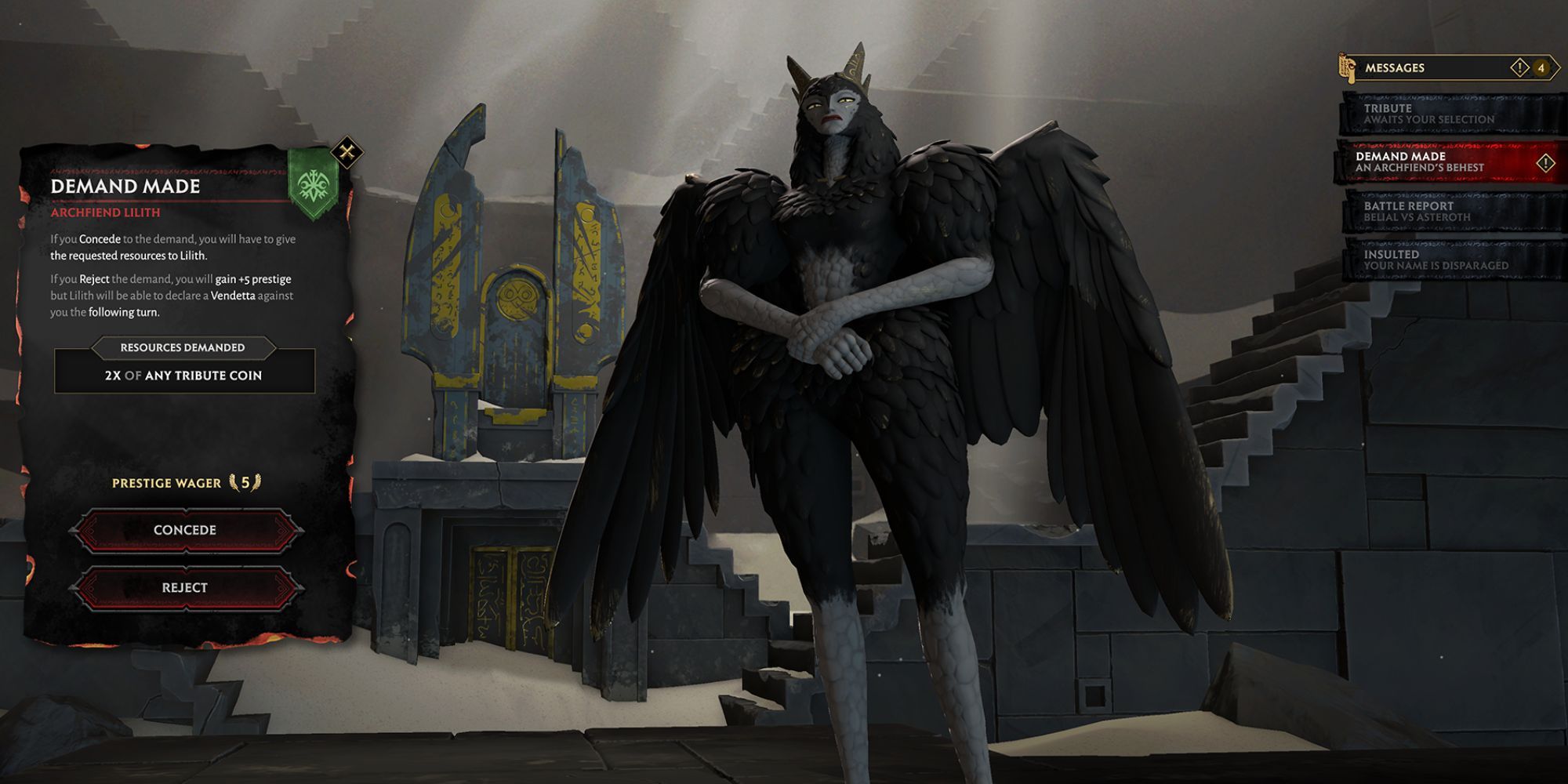The image size is (1568, 784).
Task: Click the 2X of Any Tribute Coin entry
Action: tap(183, 376)
